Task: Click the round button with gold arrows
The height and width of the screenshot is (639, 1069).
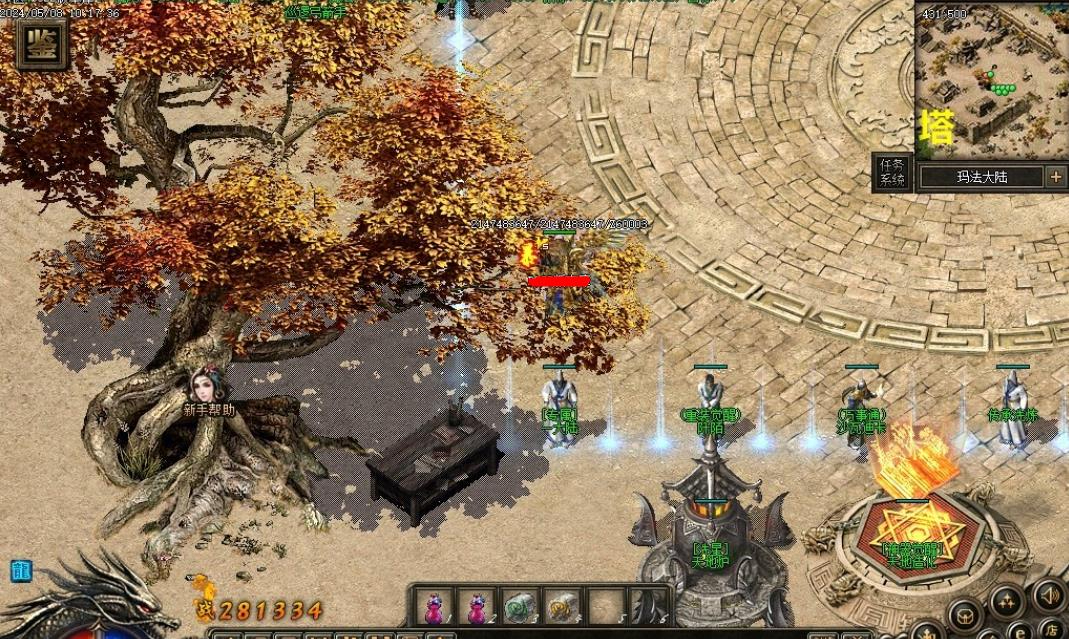Action: tap(1005, 601)
